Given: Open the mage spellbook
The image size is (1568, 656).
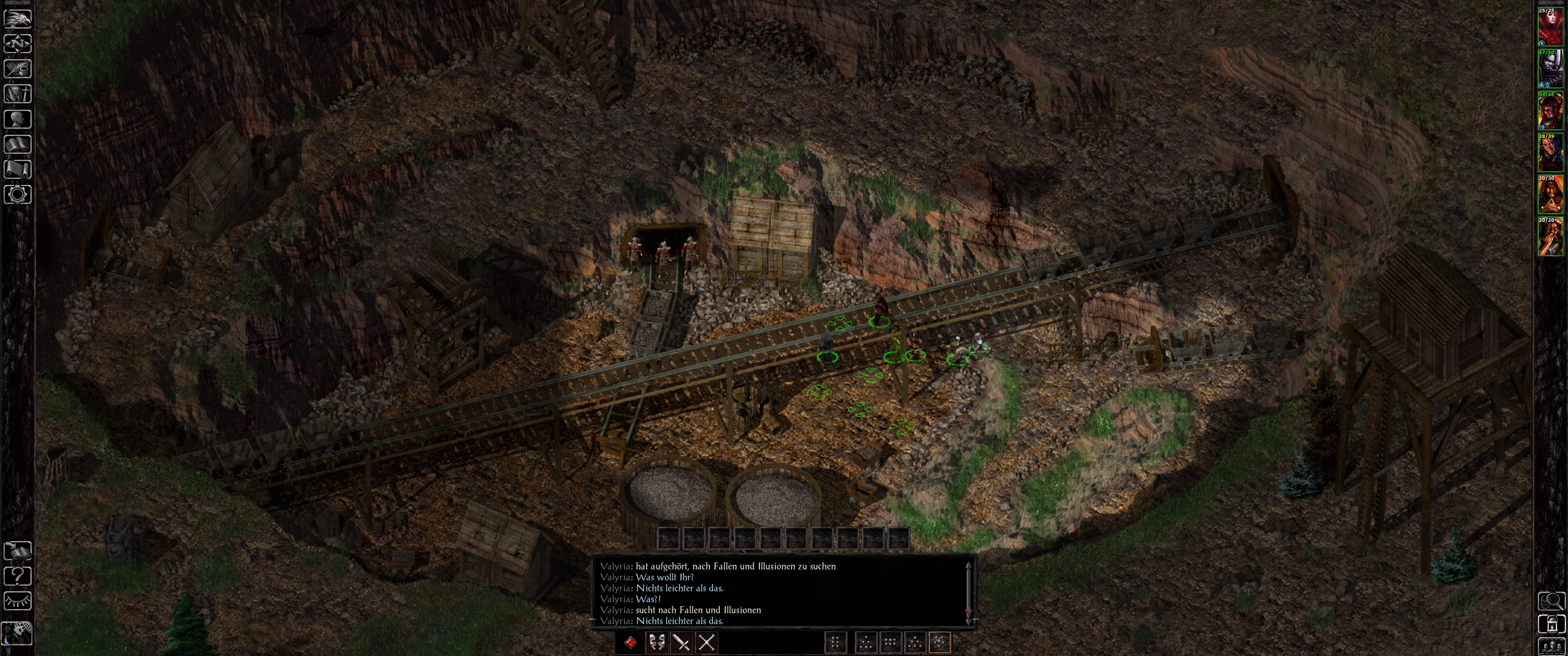Looking at the screenshot, I should 18,144.
